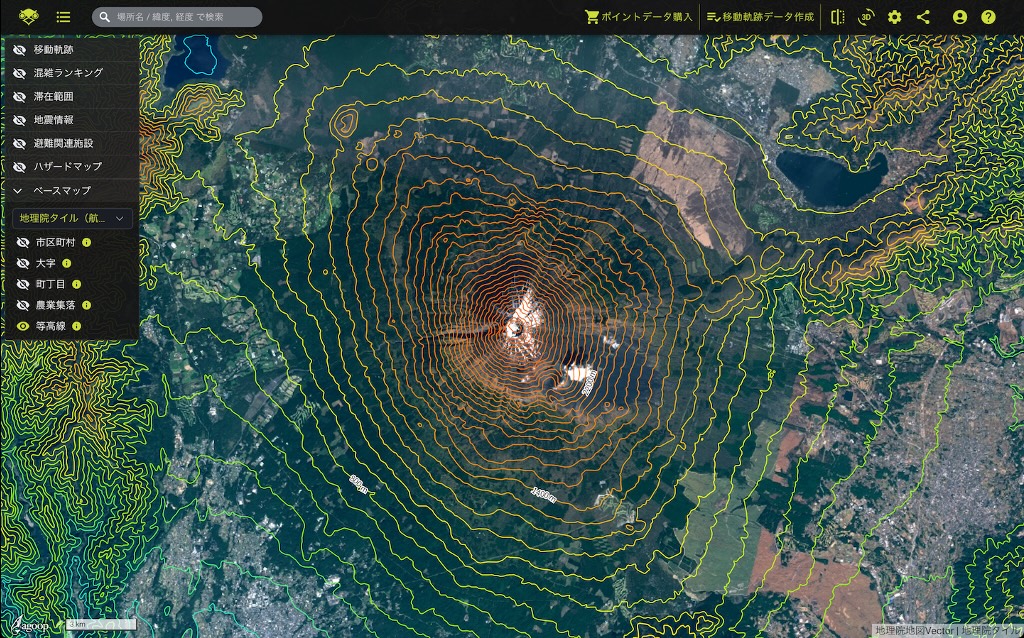Open ポイントデータ購入 purchase button
The height and width of the screenshot is (638, 1024).
639,17
